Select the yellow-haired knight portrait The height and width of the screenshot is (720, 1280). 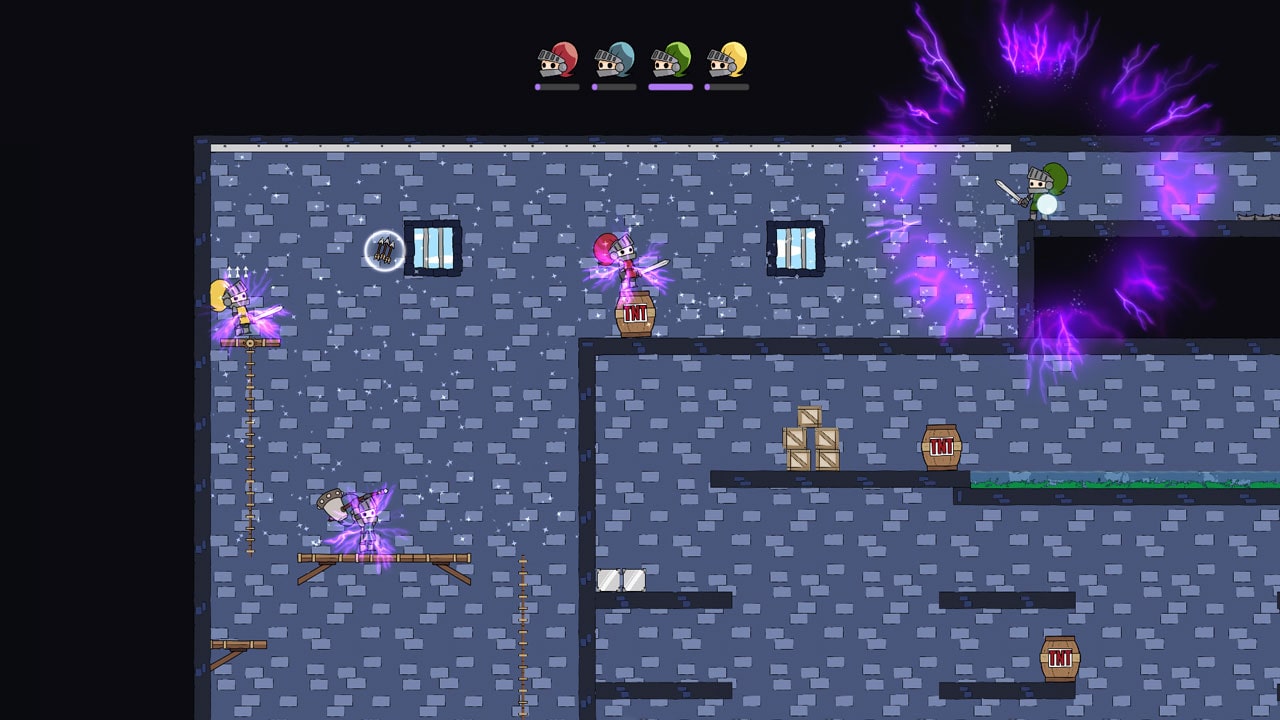[728, 62]
